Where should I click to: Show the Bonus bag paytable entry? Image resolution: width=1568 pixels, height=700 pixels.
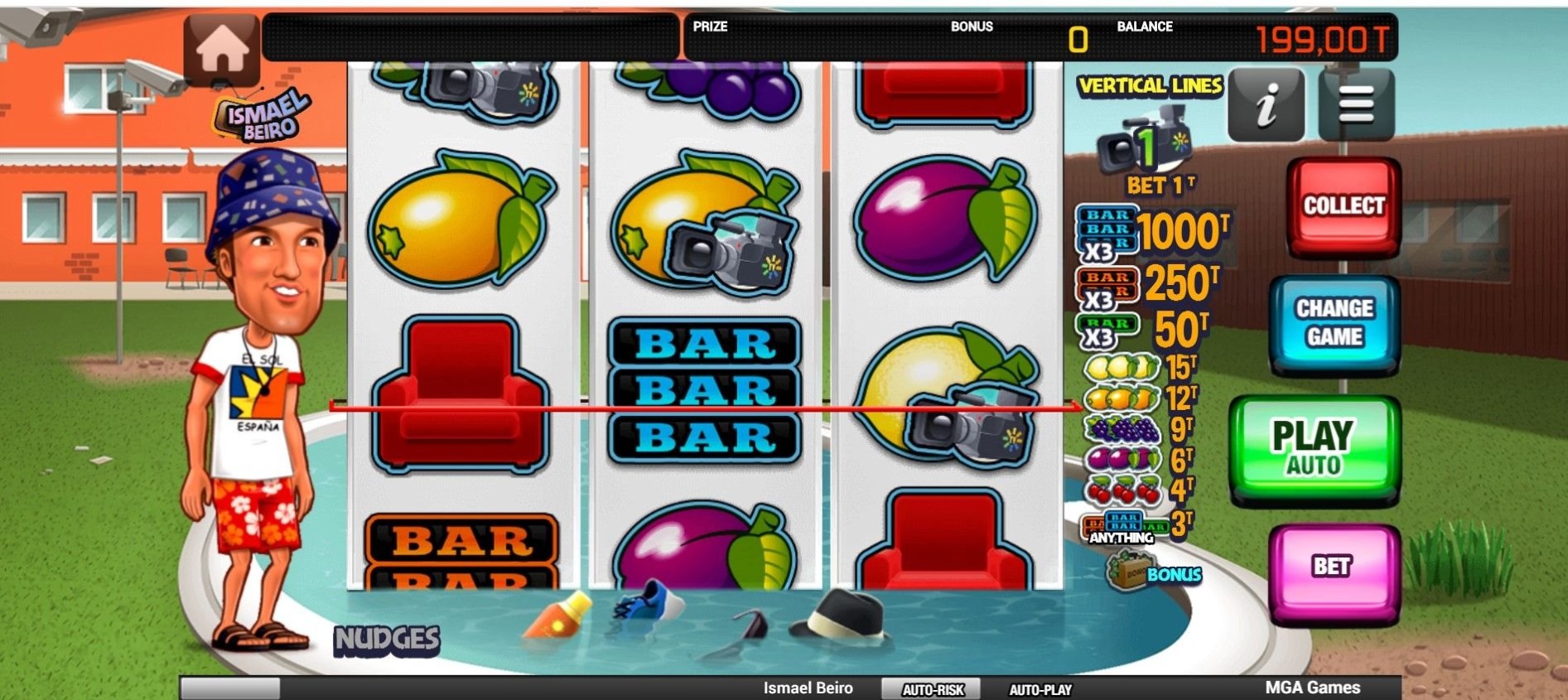[x=1152, y=572]
